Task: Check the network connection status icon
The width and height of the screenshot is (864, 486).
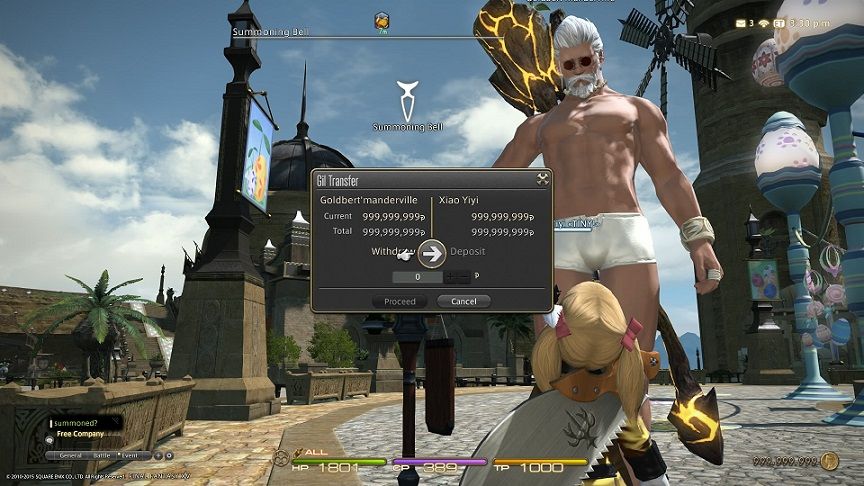Action: point(762,22)
